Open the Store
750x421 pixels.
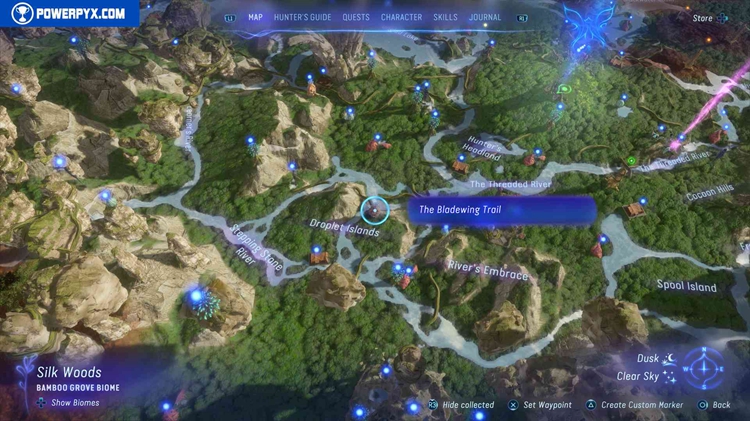[x=703, y=17]
